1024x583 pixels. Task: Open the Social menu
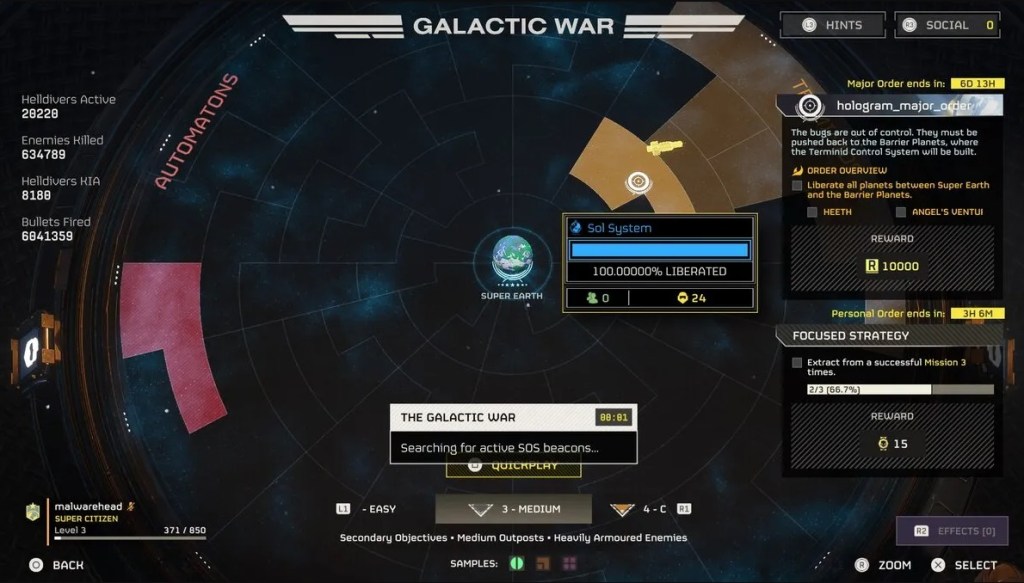pyautogui.click(x=948, y=25)
